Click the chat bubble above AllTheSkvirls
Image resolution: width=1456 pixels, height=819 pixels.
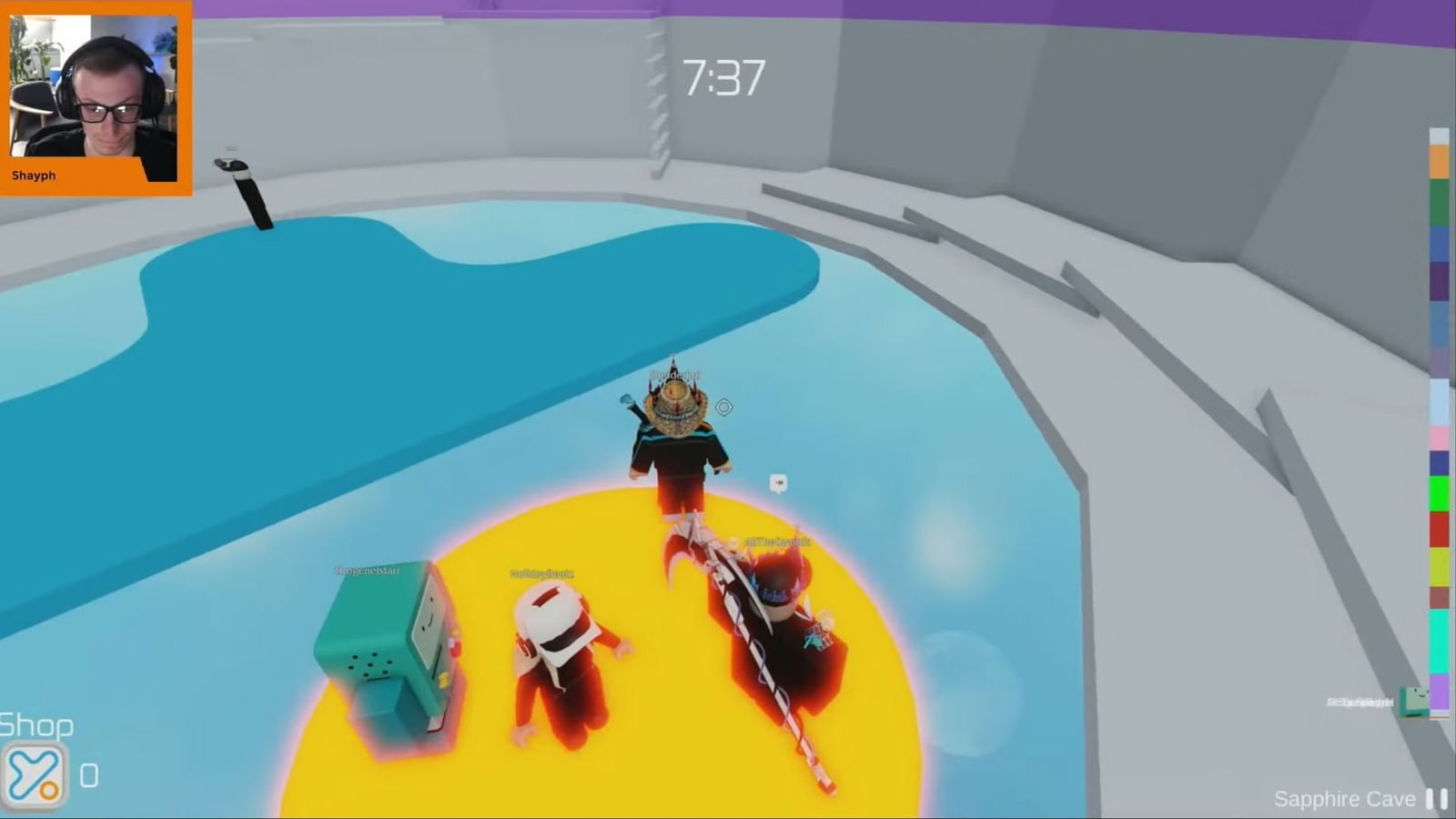778,482
